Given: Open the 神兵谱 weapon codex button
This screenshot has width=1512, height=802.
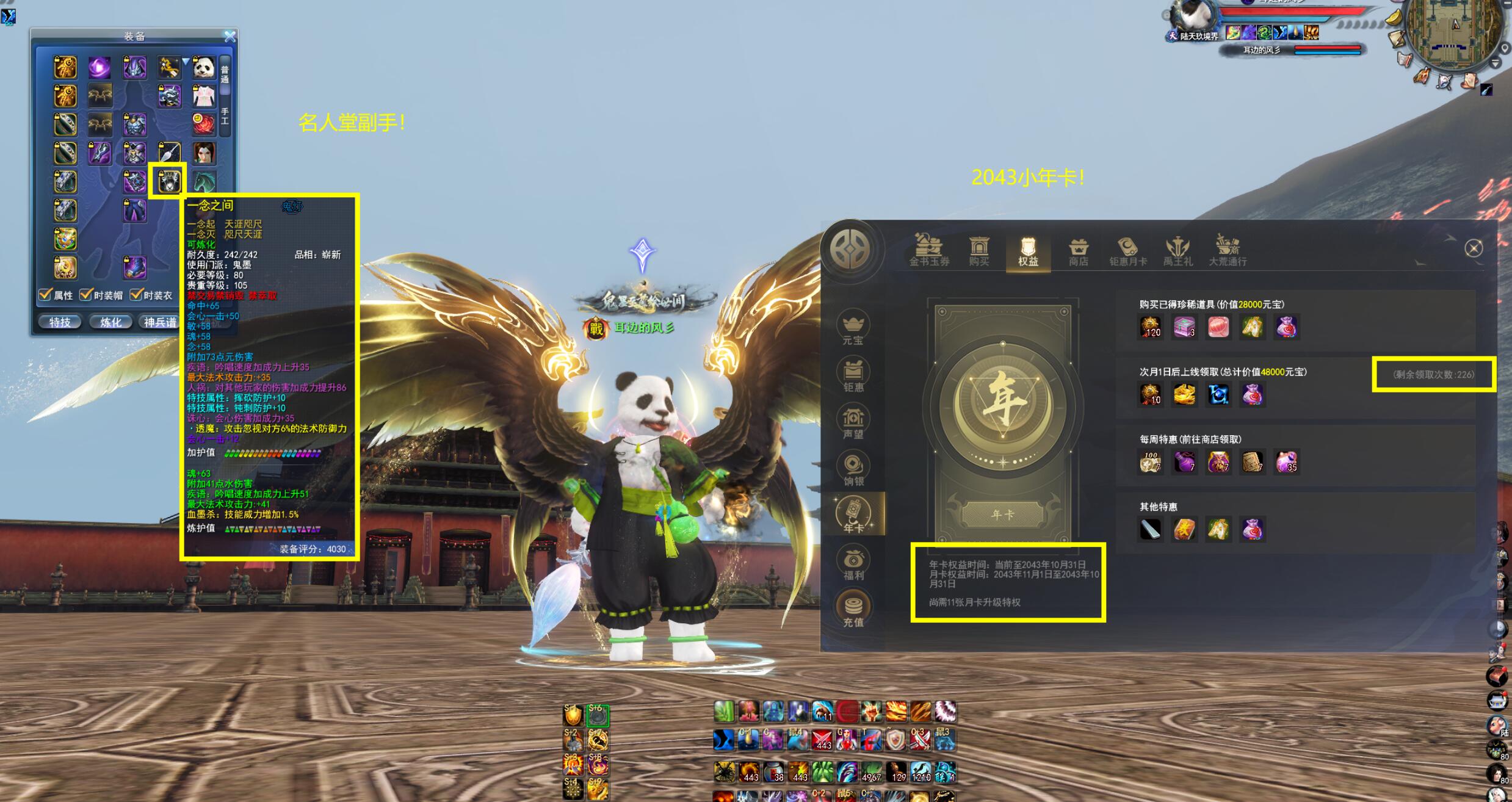Looking at the screenshot, I should (x=160, y=322).
